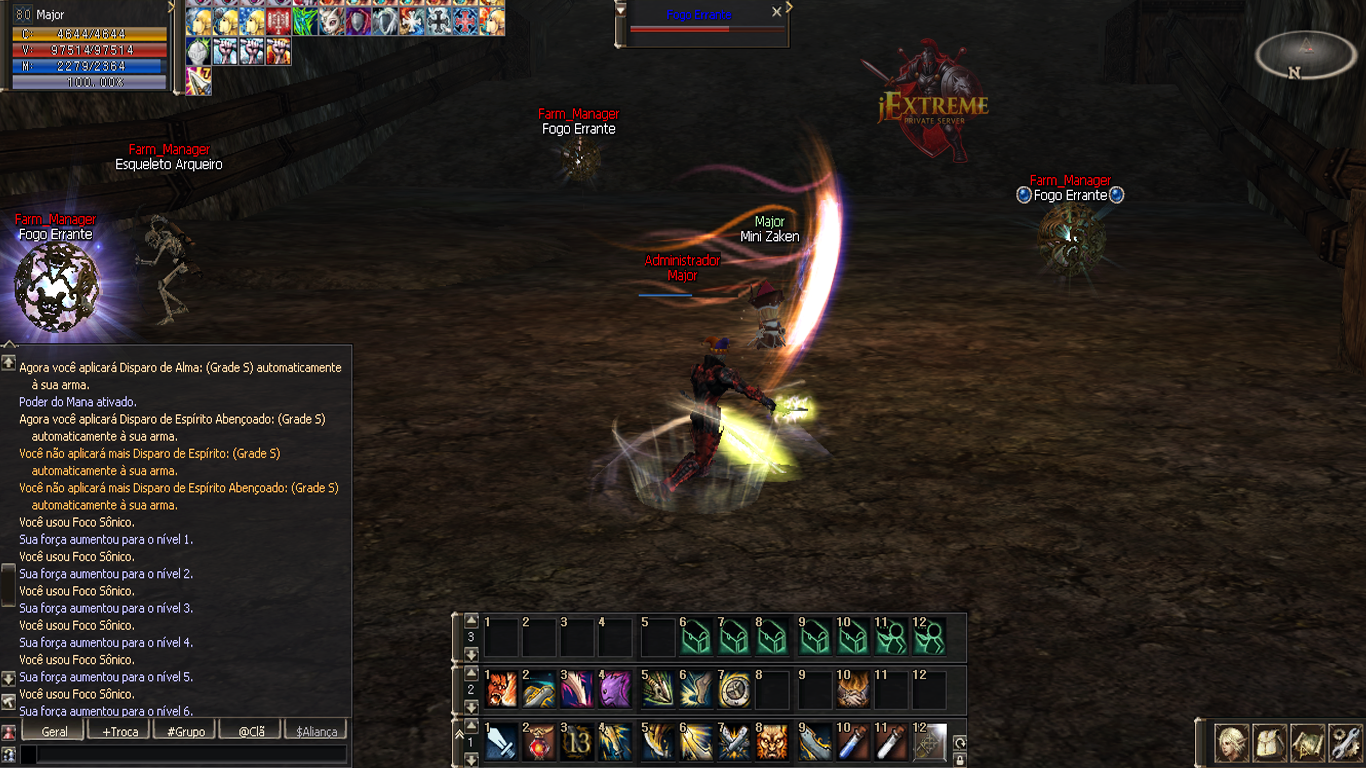Click the compass radar in the corner
Screen dimensions: 1366x768
[1305, 55]
